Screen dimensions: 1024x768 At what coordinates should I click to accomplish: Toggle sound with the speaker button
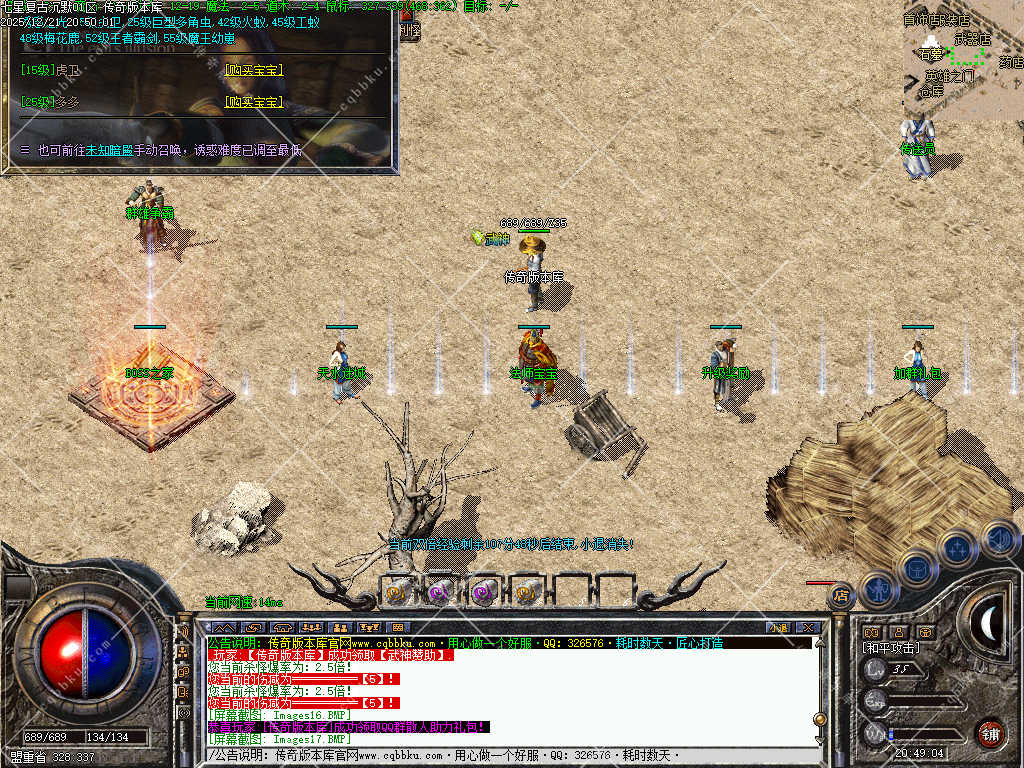point(998,539)
